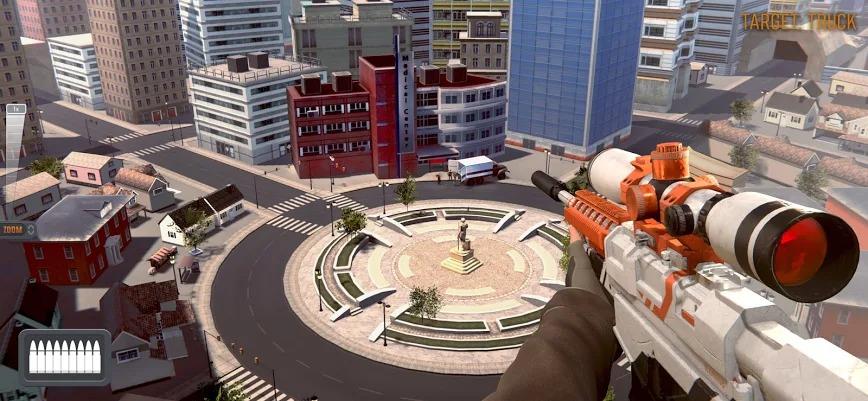
Task: Tap the bullet magazine panel to reload
Action: point(63,356)
